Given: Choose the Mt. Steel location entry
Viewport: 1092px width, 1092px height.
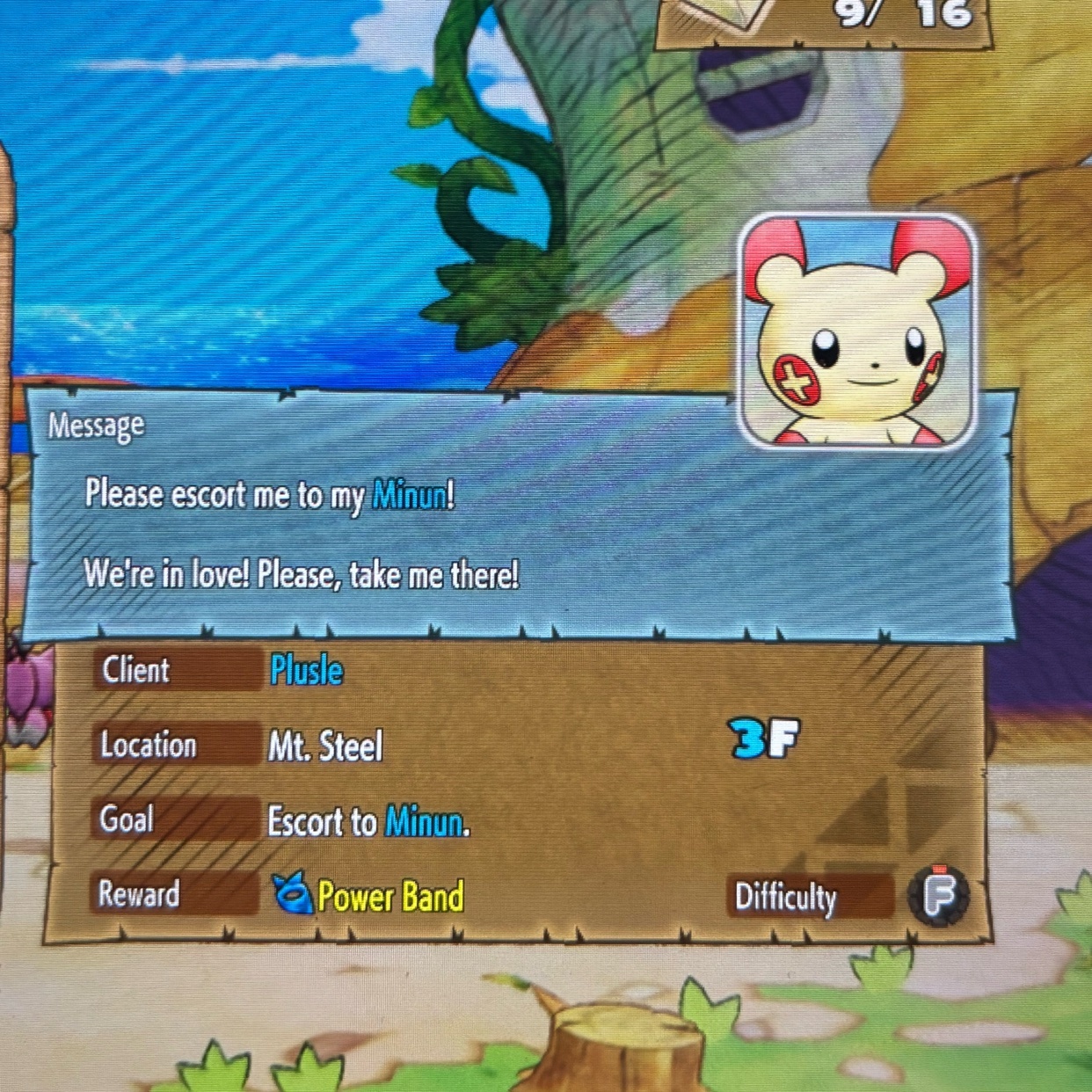Looking at the screenshot, I should click(x=325, y=746).
